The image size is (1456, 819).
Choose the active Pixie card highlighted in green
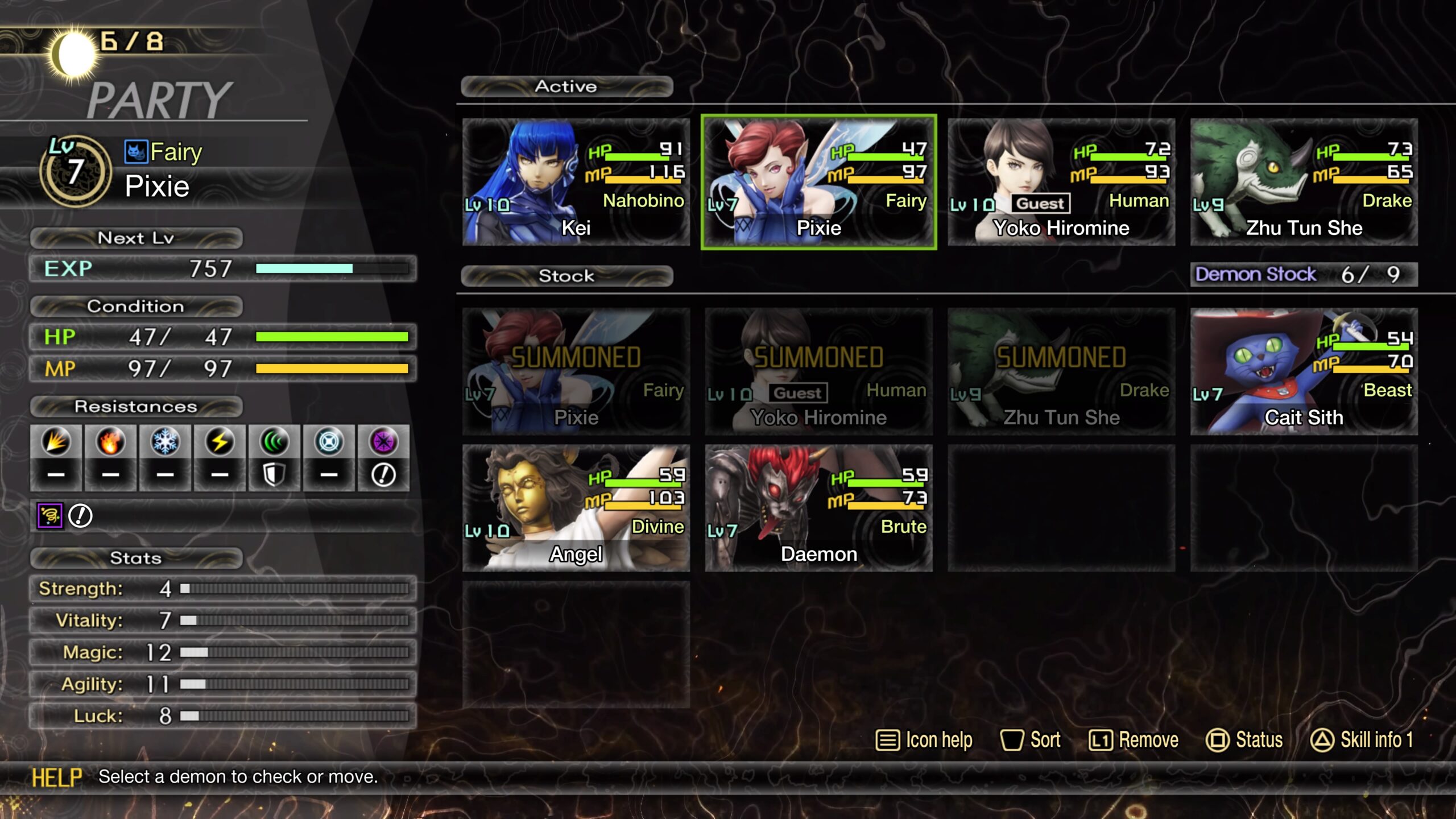[818, 182]
